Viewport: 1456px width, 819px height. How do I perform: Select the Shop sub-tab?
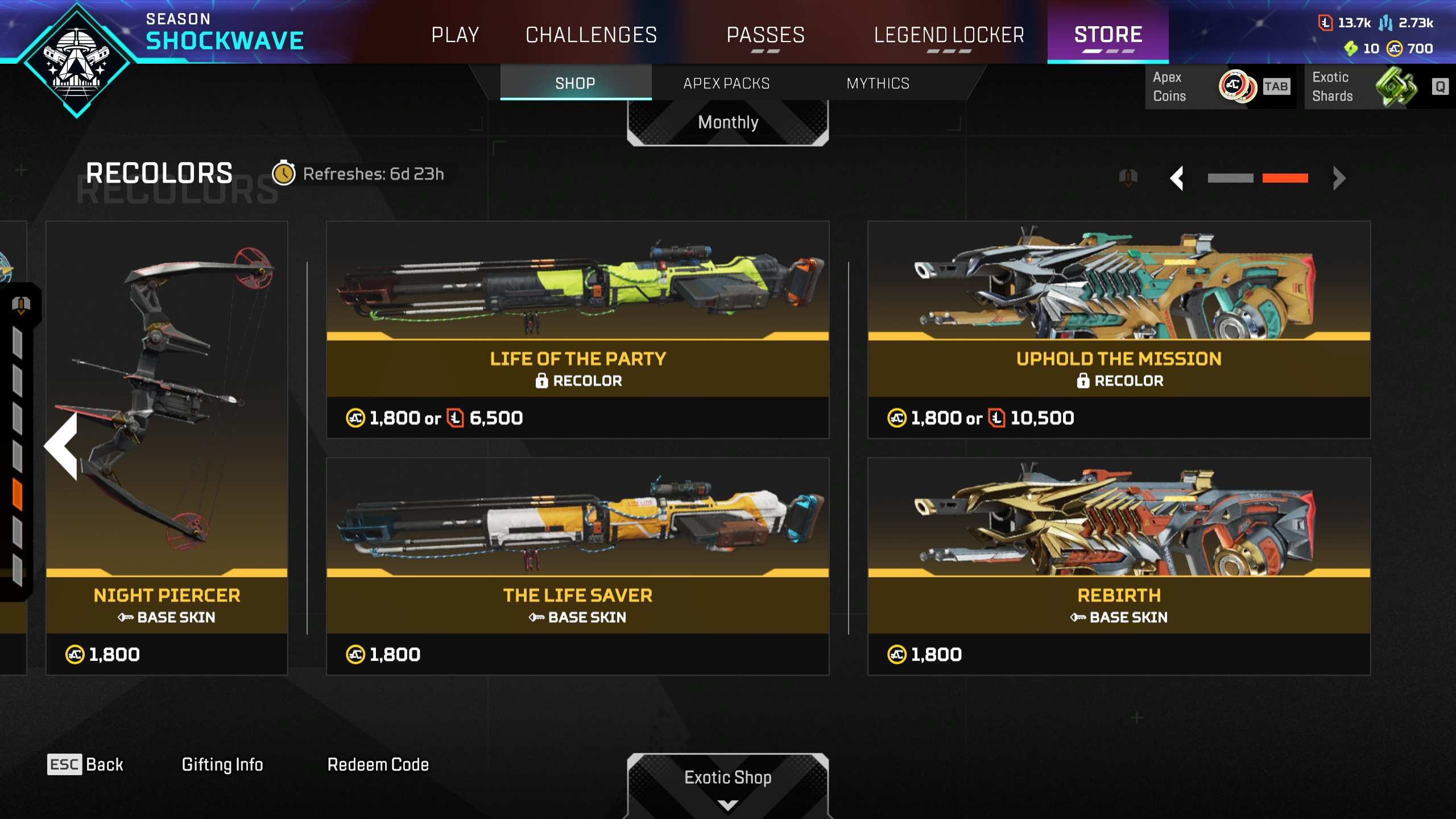[x=575, y=84]
